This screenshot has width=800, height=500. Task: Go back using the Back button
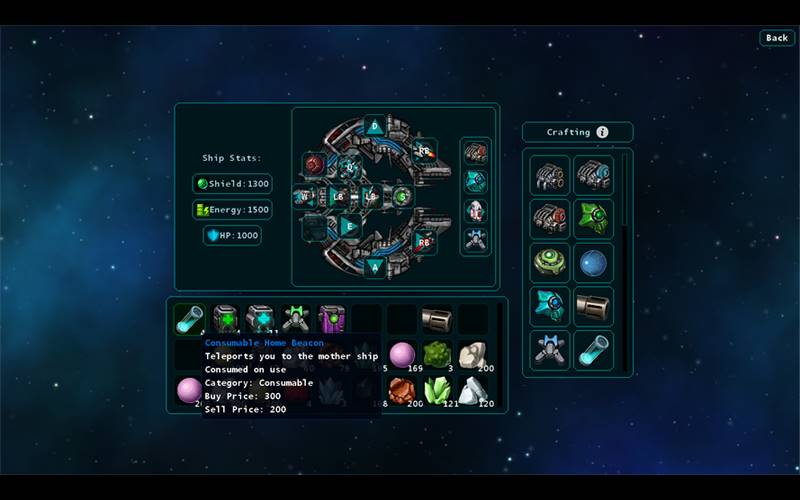777,38
